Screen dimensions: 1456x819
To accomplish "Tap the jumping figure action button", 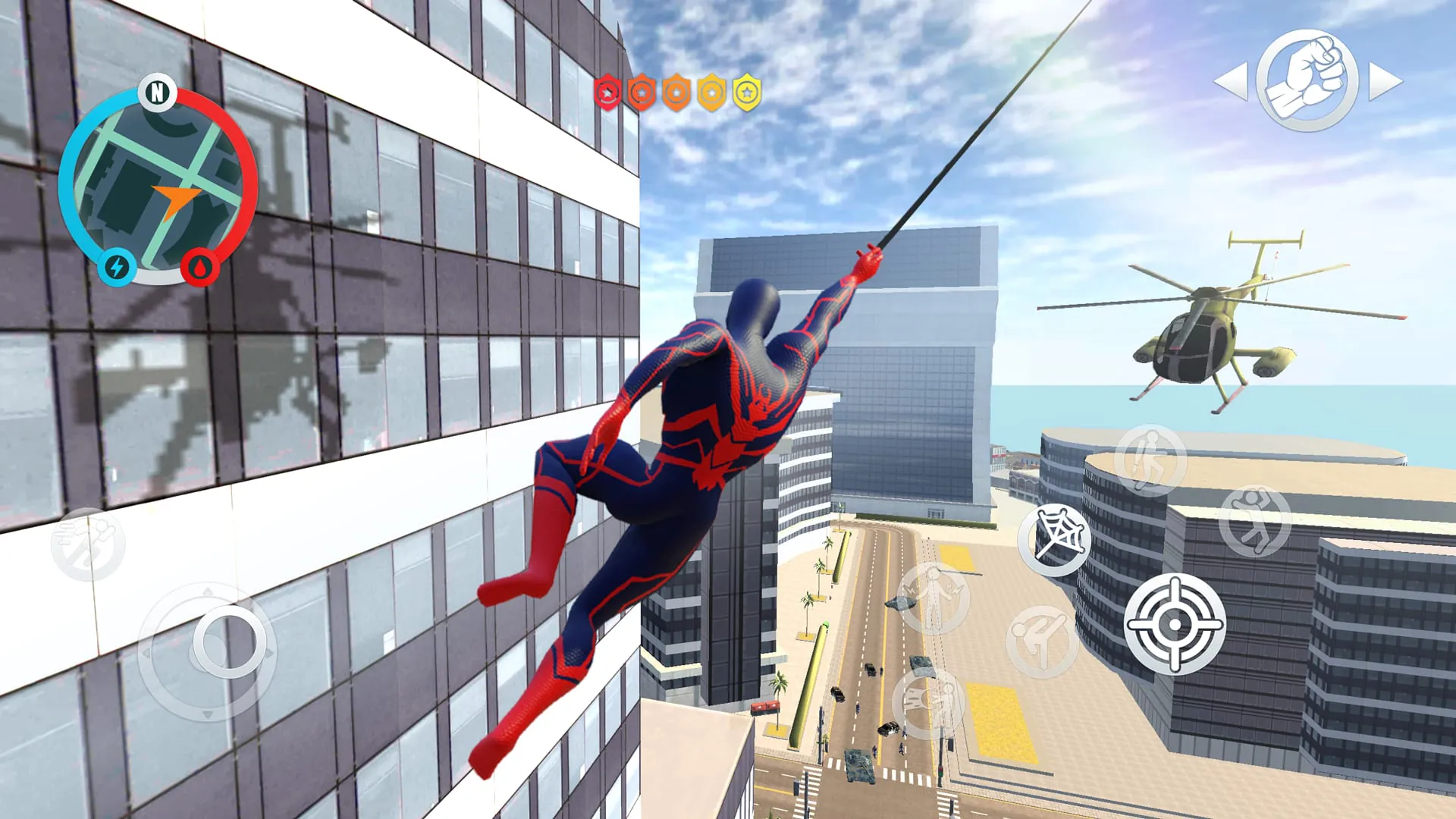I will 1255,521.
